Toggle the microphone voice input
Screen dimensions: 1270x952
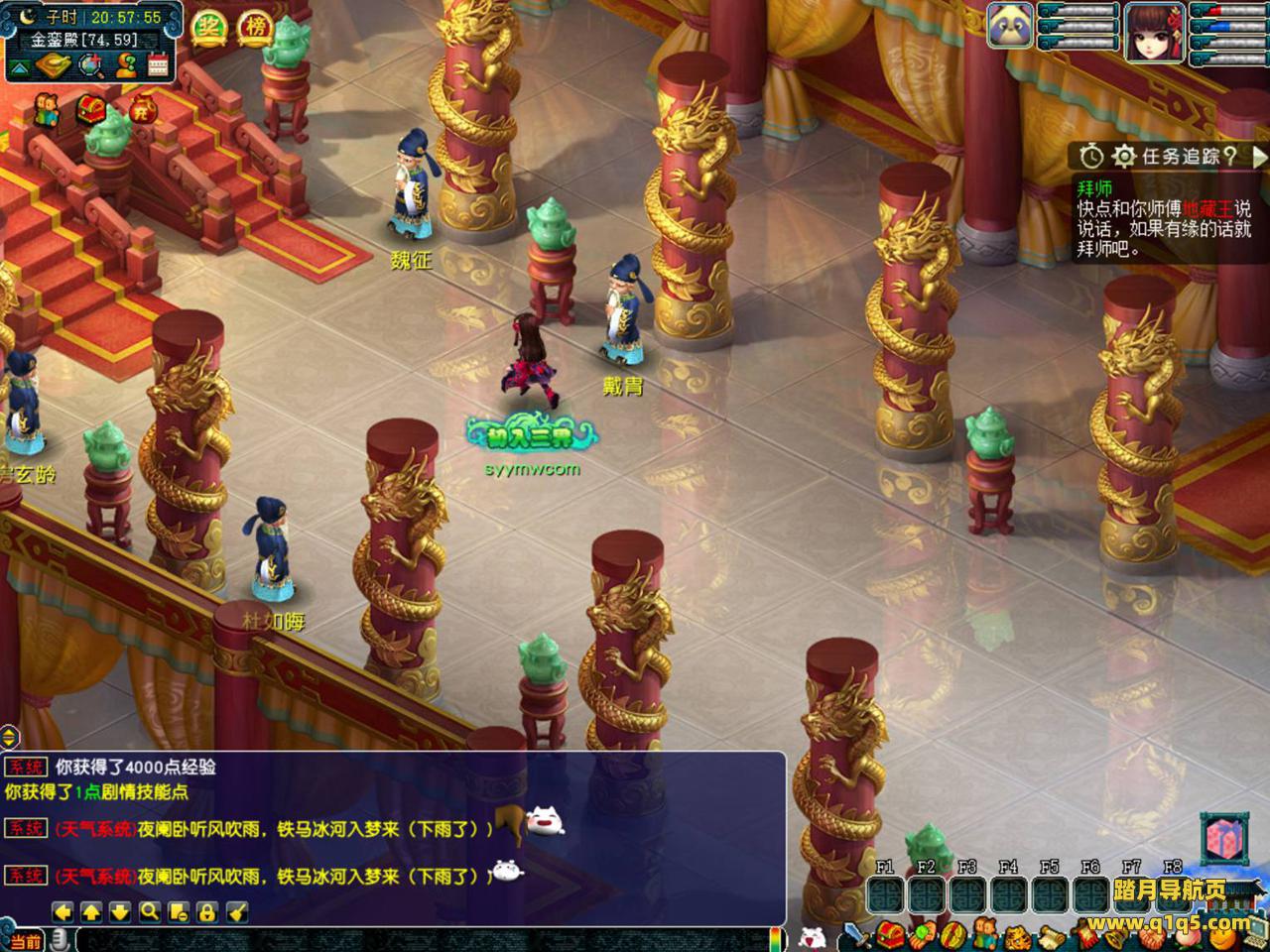[61, 939]
